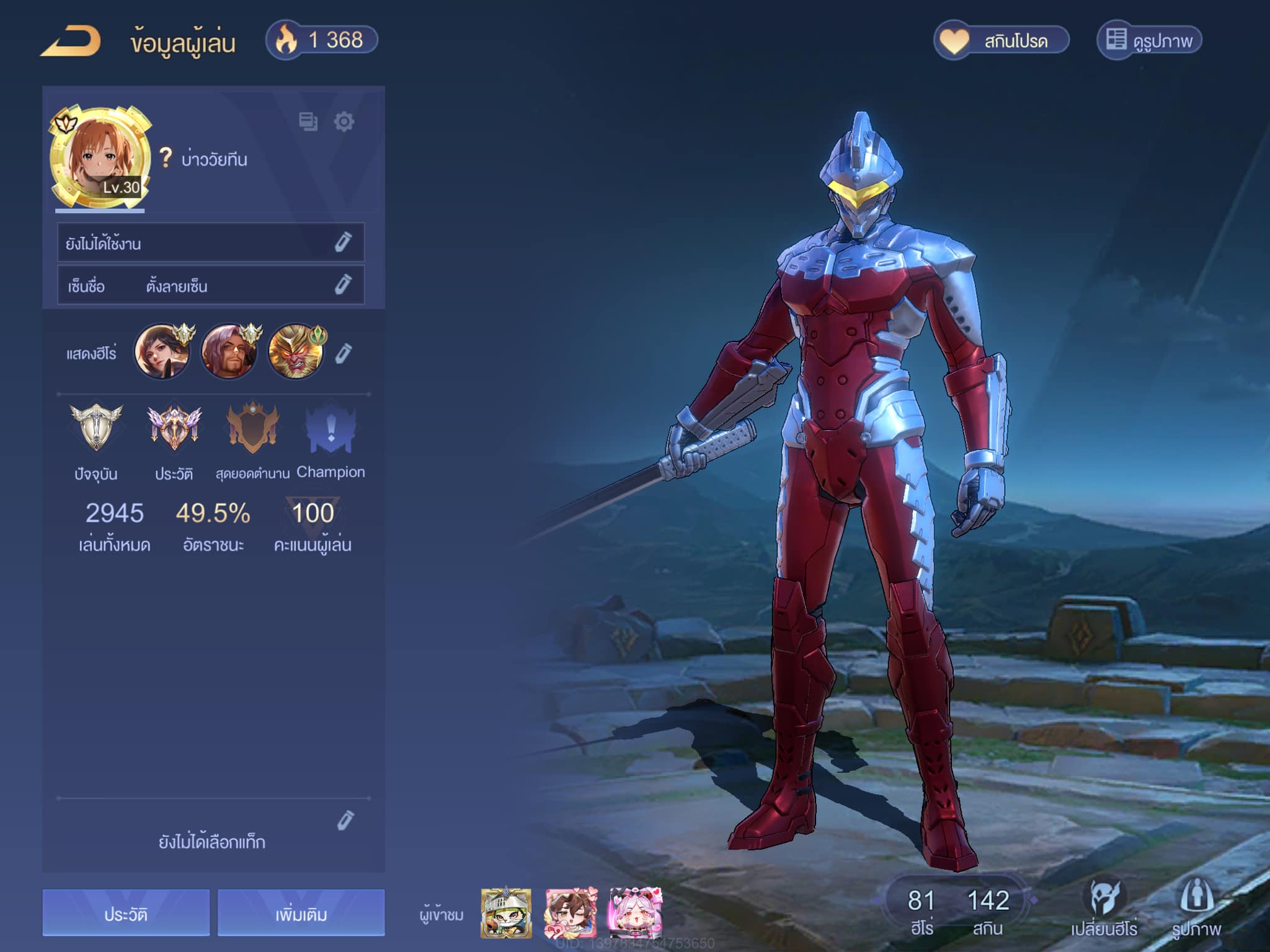Open profile settings gear icon
Screen dimensions: 1270x952
pyautogui.click(x=344, y=121)
